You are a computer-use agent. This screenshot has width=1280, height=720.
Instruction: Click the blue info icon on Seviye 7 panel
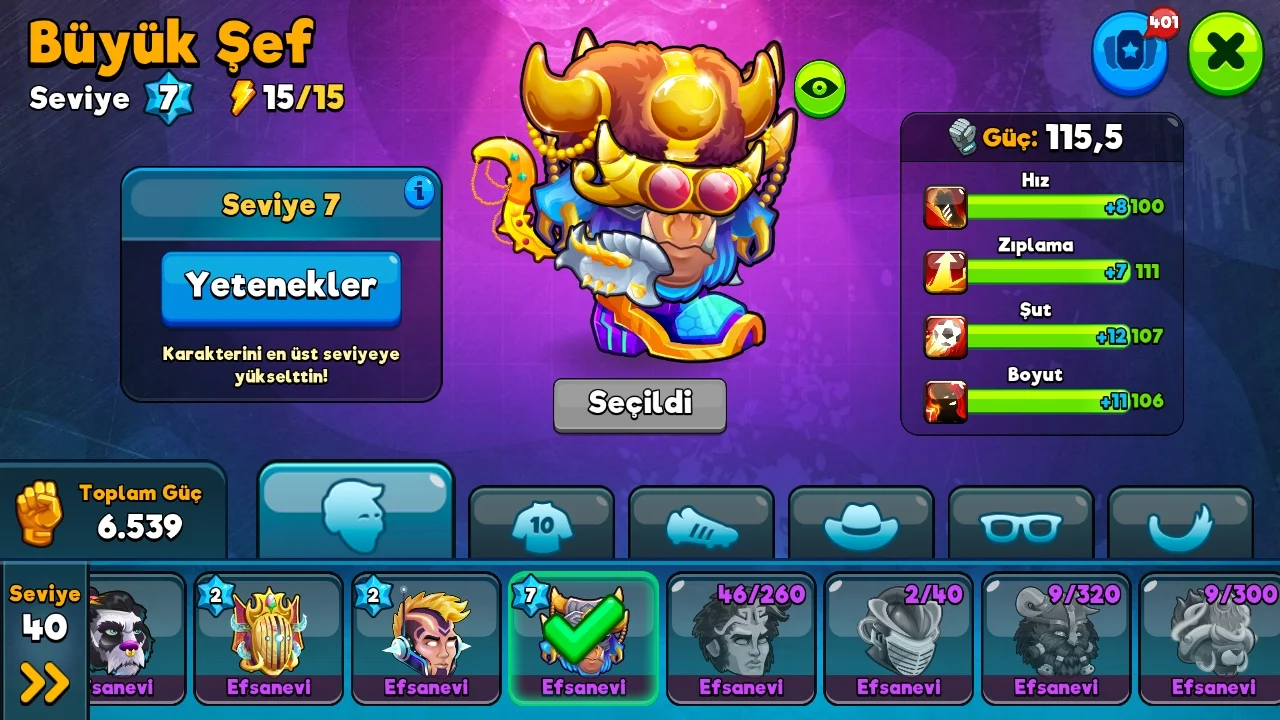point(419,191)
